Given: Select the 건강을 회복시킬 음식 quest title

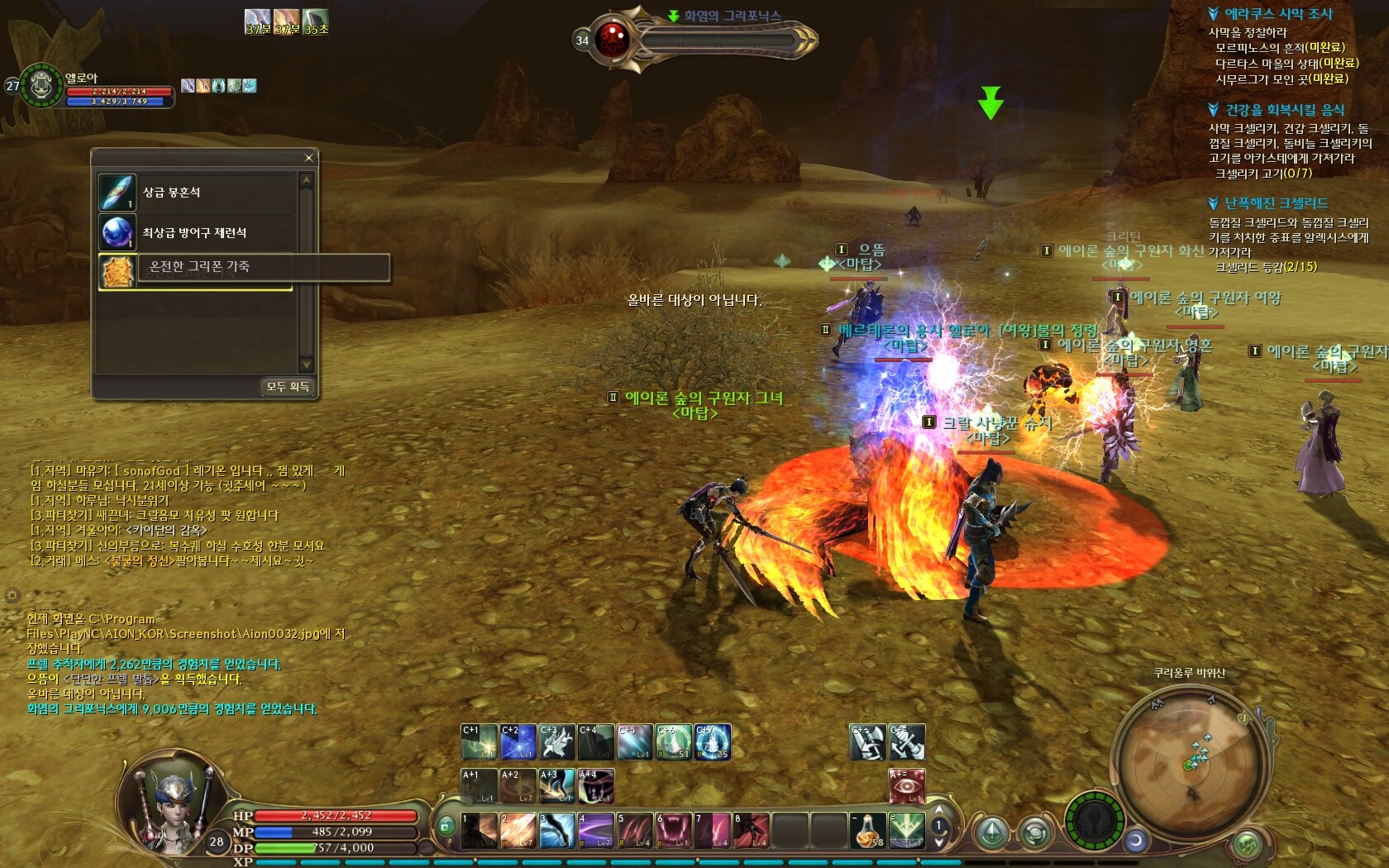Looking at the screenshot, I should tap(1284, 110).
